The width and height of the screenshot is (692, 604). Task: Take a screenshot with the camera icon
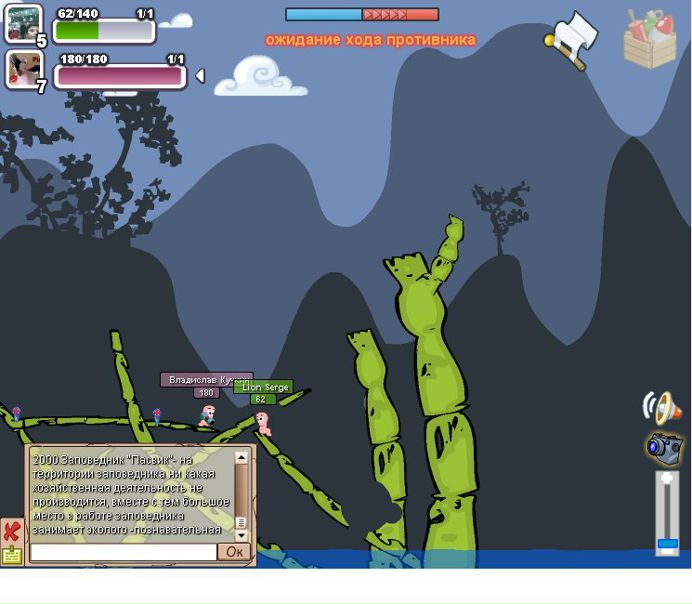point(664,448)
